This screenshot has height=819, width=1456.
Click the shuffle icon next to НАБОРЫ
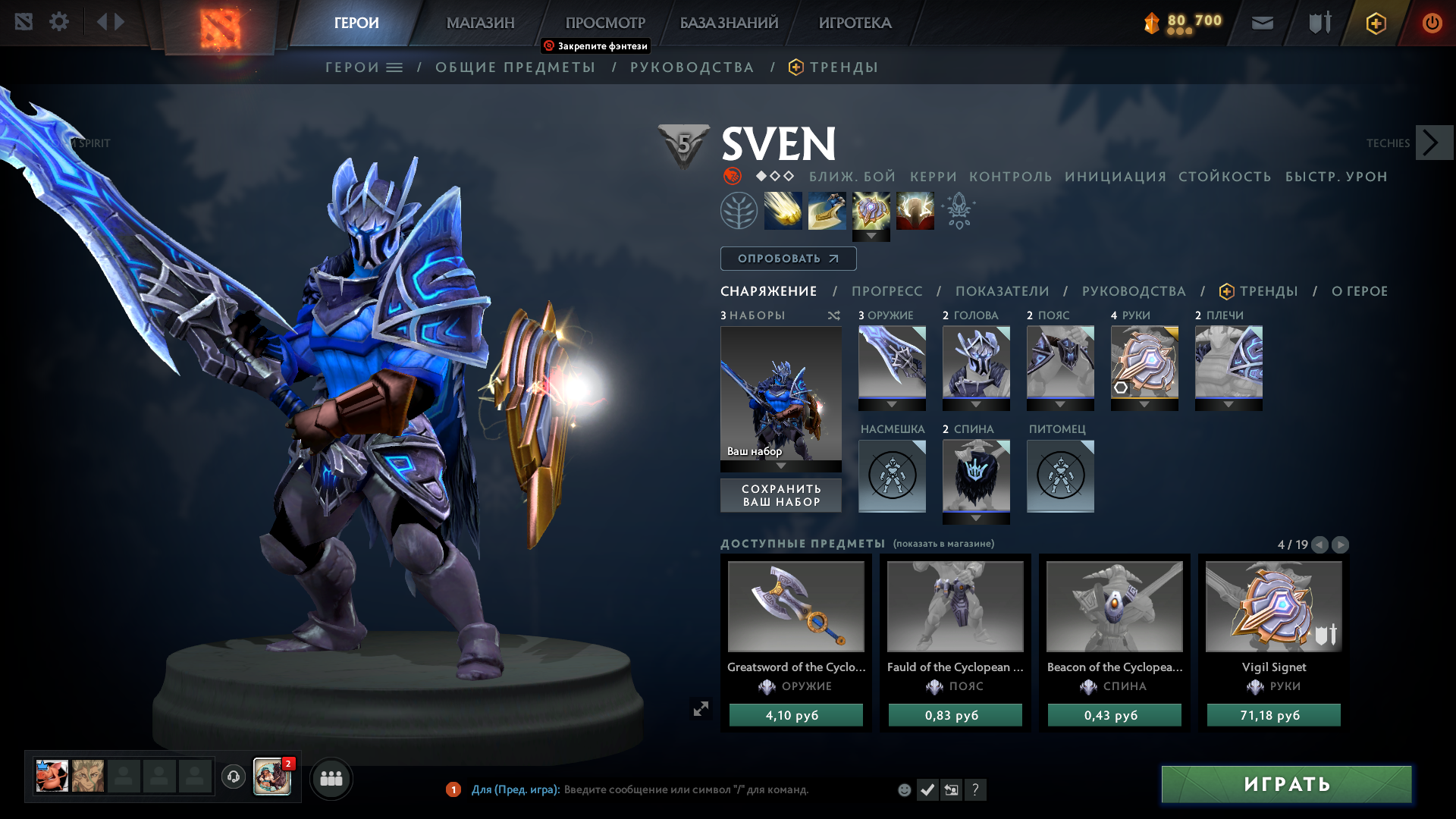834,315
